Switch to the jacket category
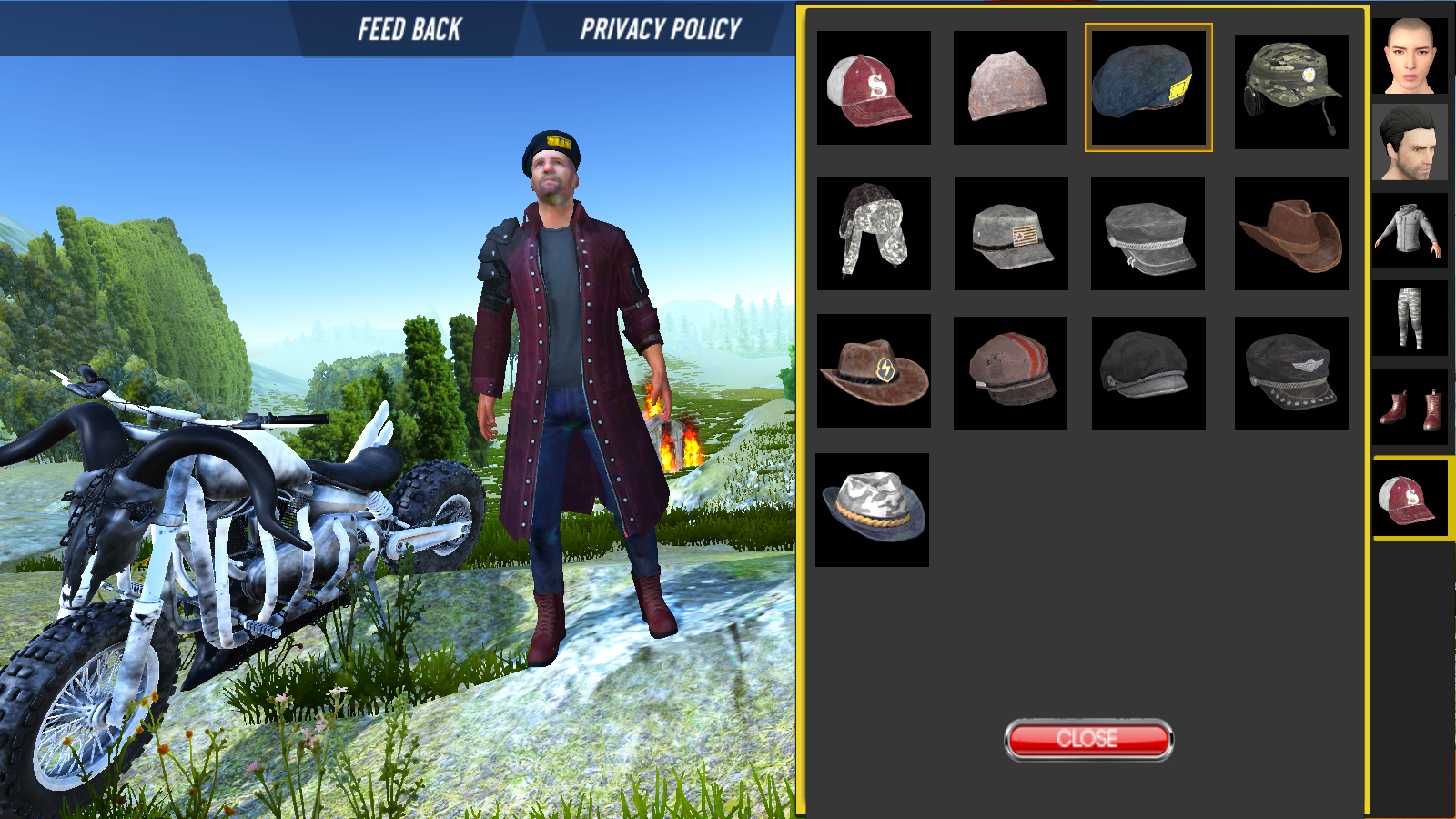Viewport: 1456px width, 819px height. [1410, 231]
